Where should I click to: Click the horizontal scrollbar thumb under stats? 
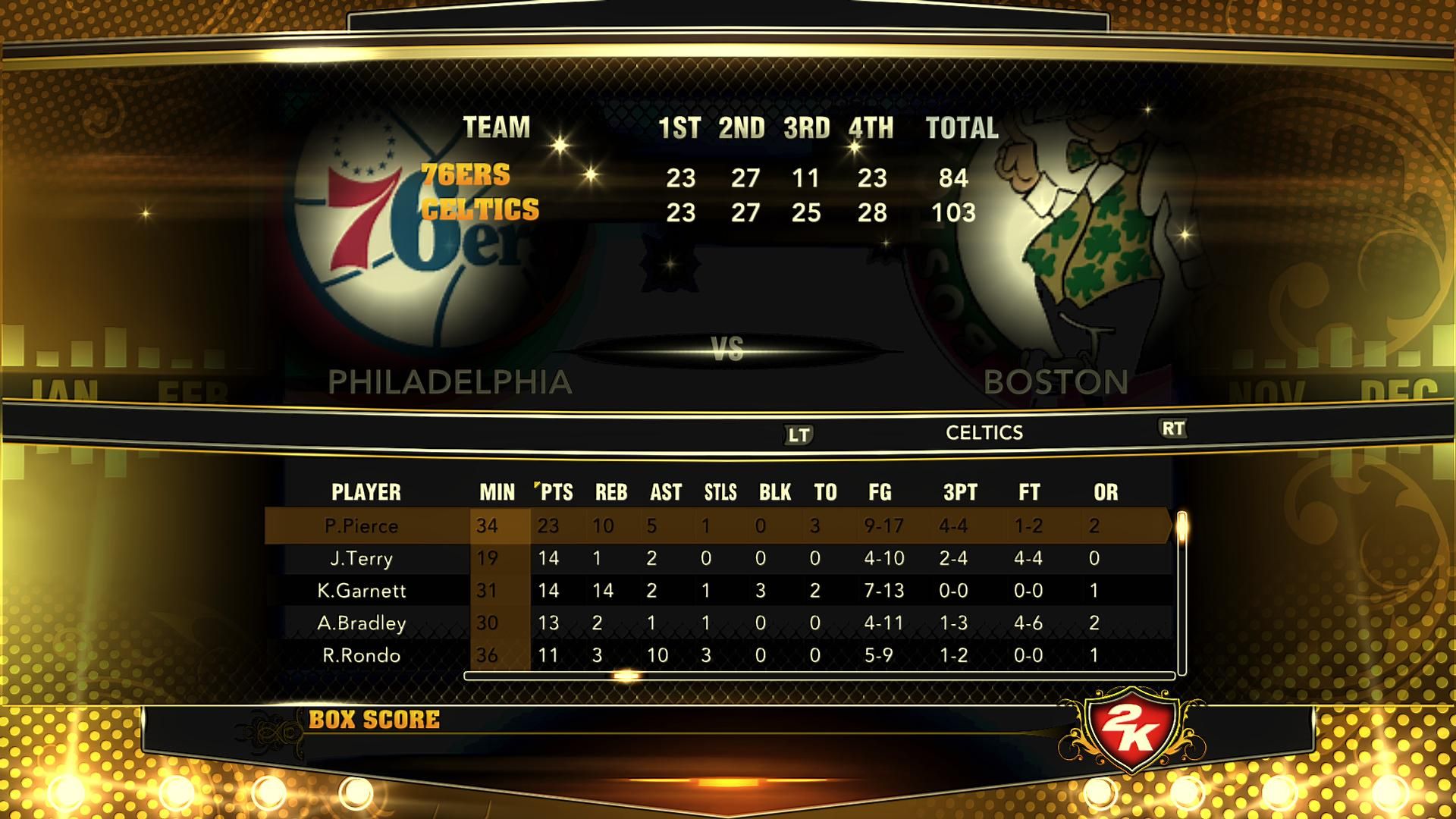tap(627, 675)
